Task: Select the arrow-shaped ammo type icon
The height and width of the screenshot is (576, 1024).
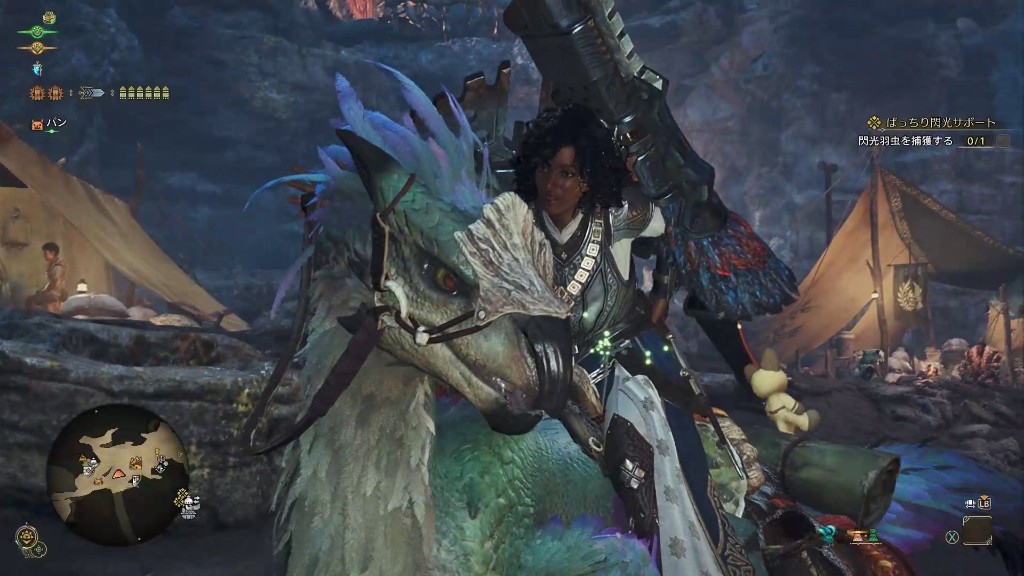Action: (x=91, y=93)
